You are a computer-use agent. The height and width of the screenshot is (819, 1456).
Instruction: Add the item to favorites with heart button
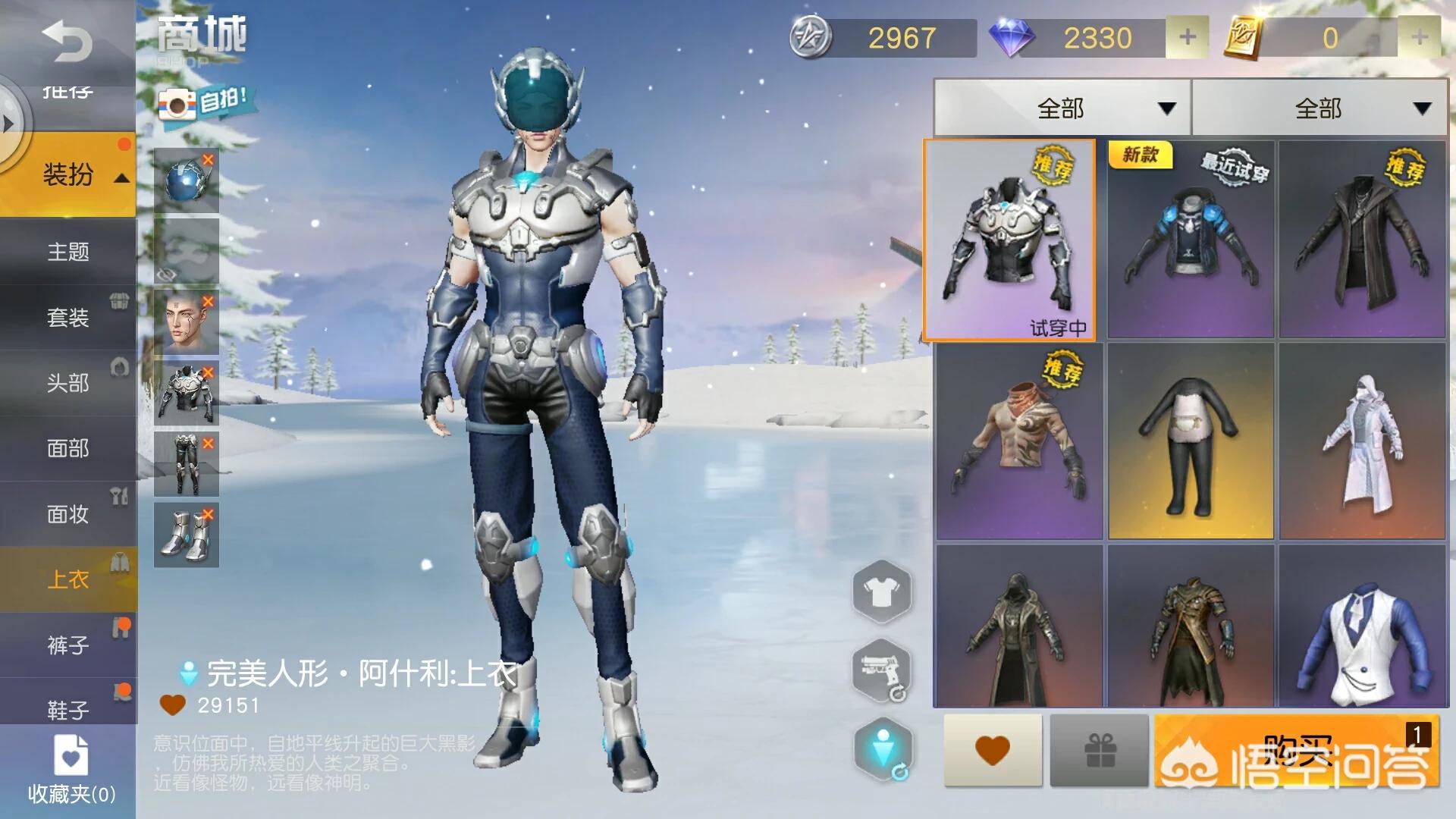(993, 751)
